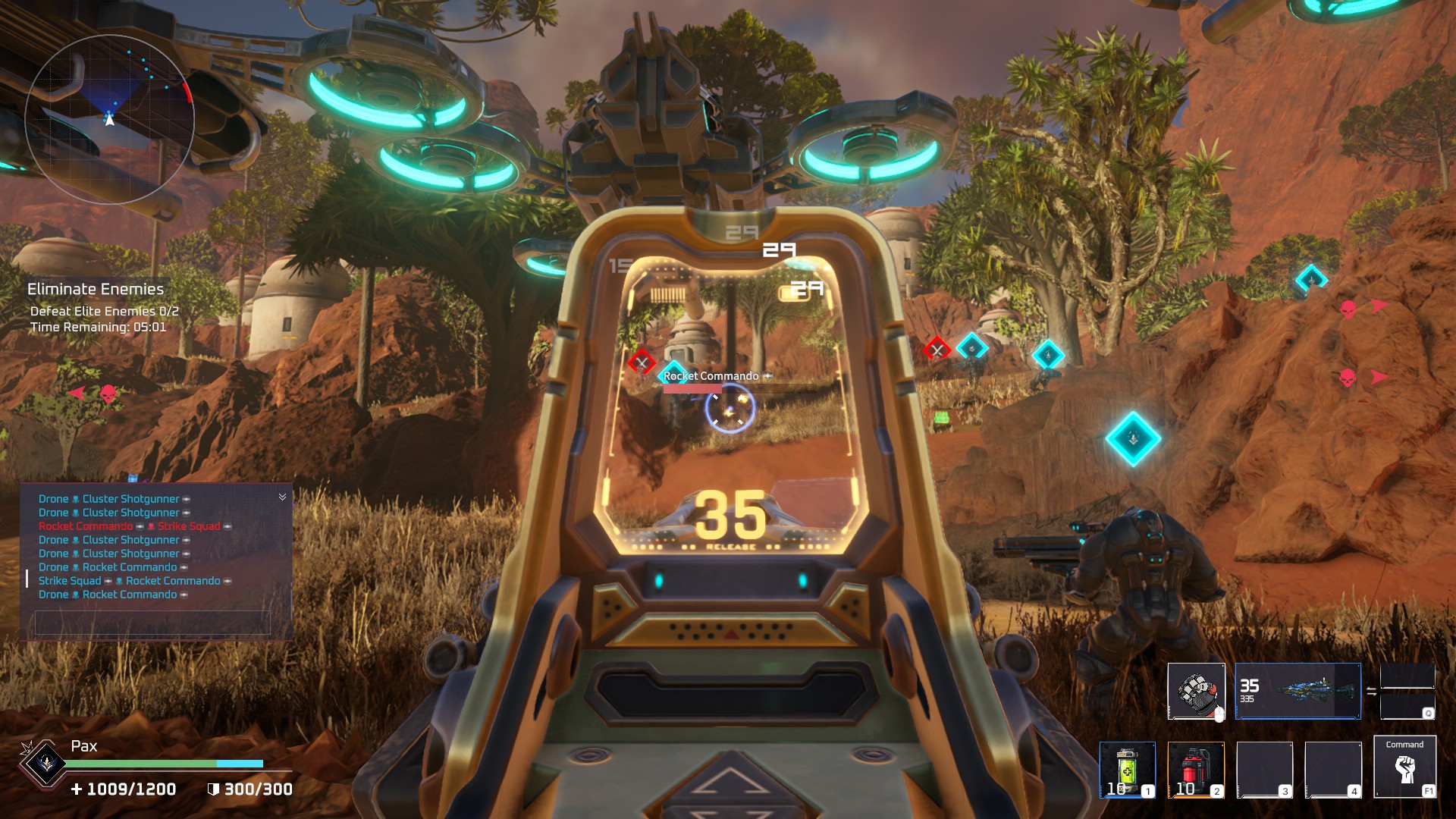Screen dimensions: 1456x819
Task: Click the red Rocket Commando kill feed row
Action: pos(135,526)
